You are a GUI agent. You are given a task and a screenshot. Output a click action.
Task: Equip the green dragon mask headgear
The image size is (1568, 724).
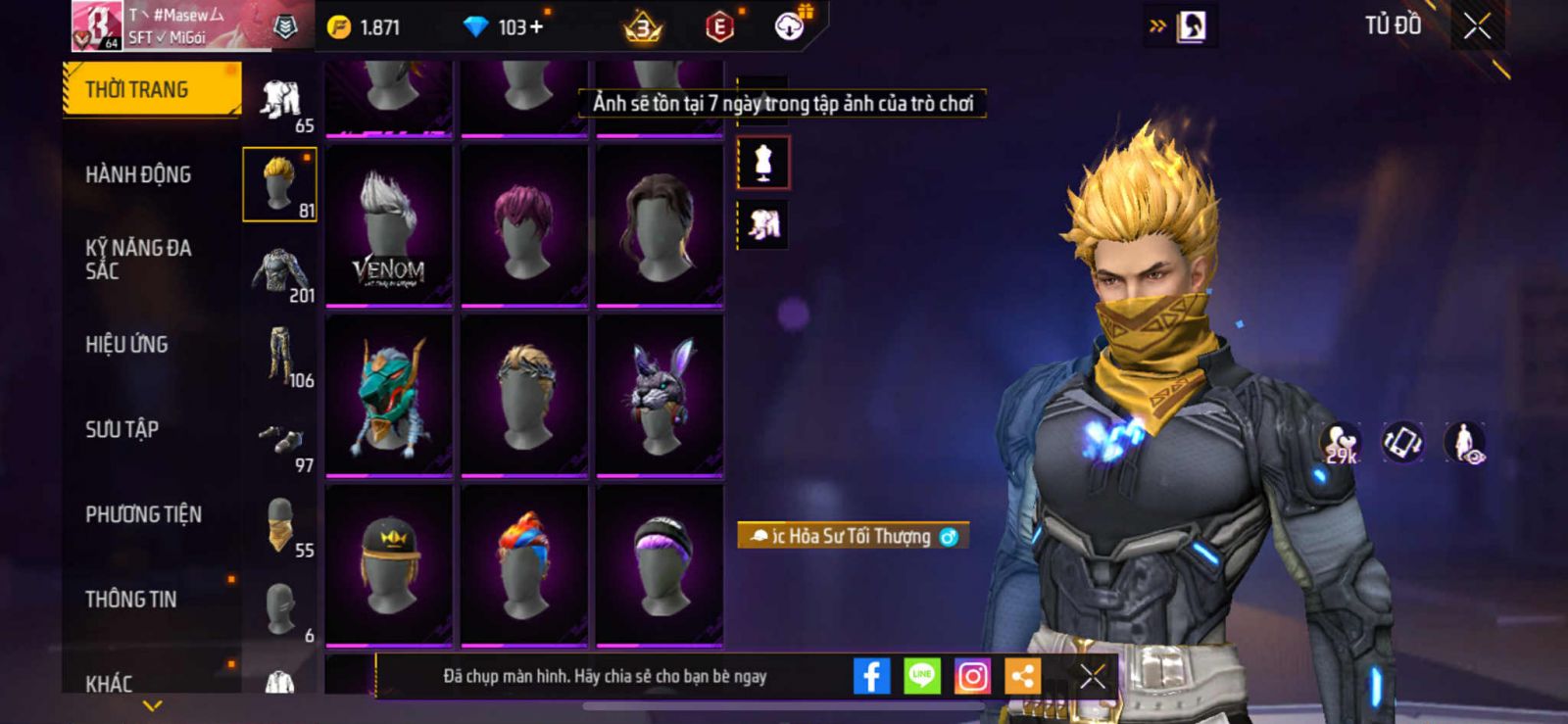pos(389,395)
